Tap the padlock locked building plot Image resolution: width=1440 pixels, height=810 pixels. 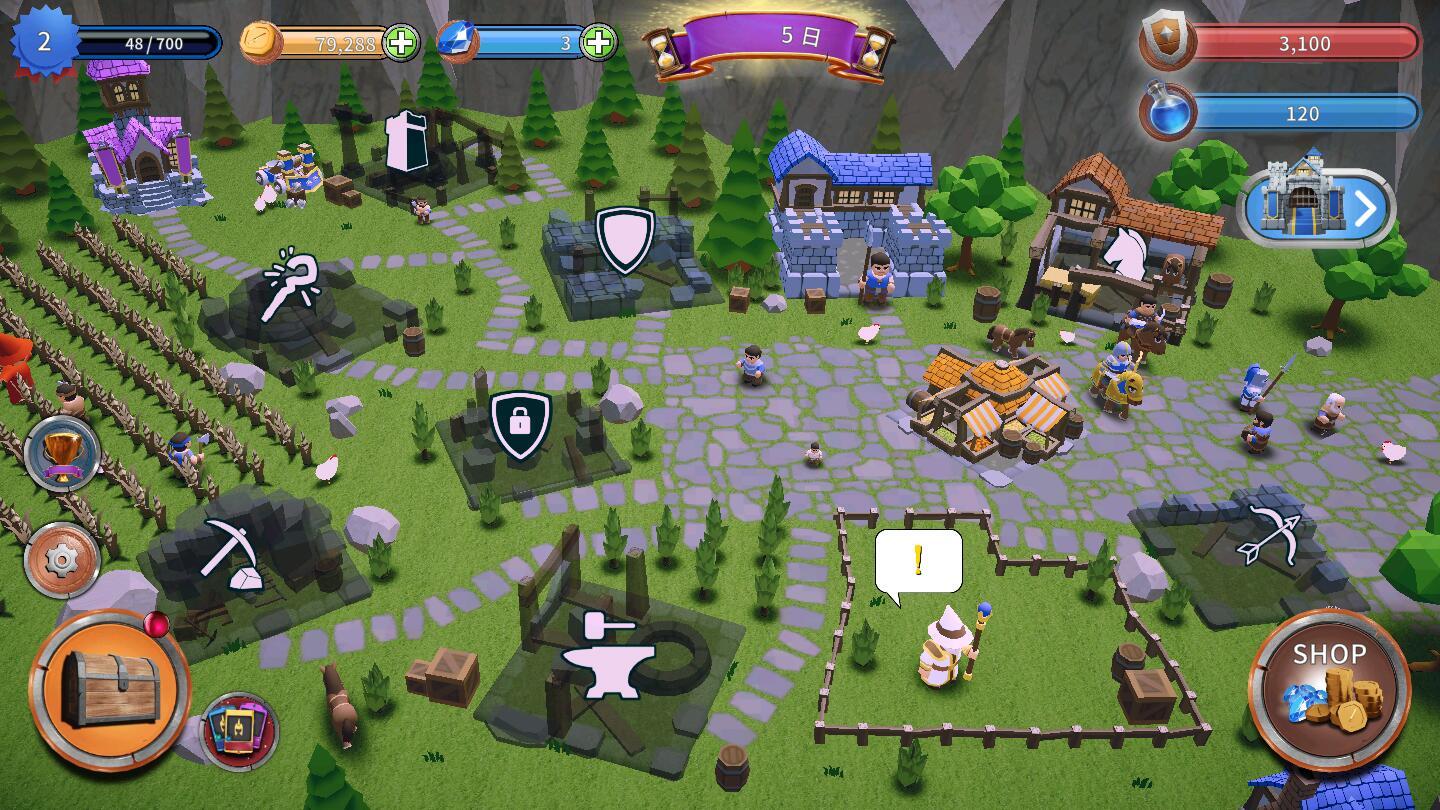pyautogui.click(x=520, y=424)
